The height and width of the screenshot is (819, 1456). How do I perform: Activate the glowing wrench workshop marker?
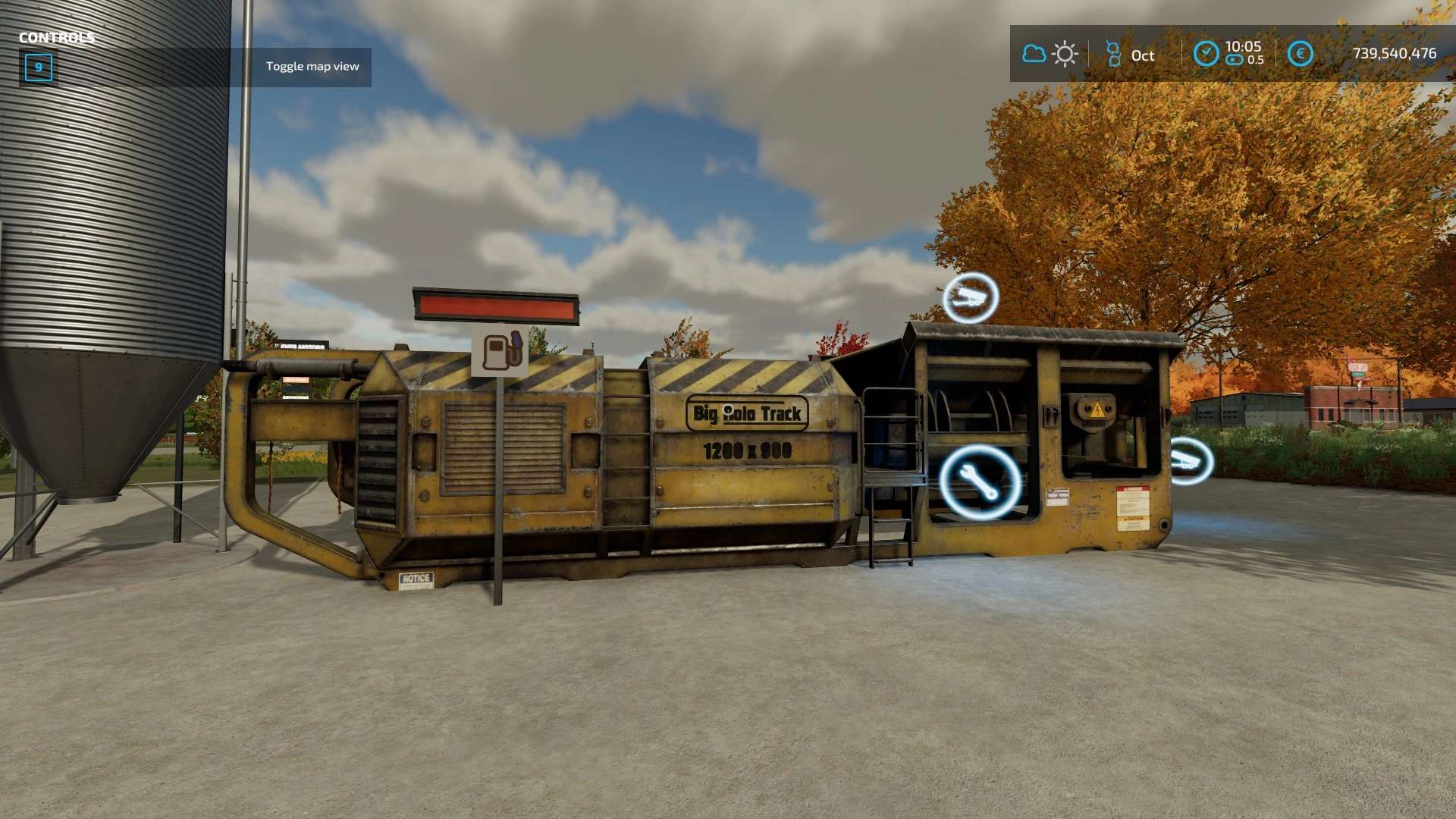tap(979, 482)
